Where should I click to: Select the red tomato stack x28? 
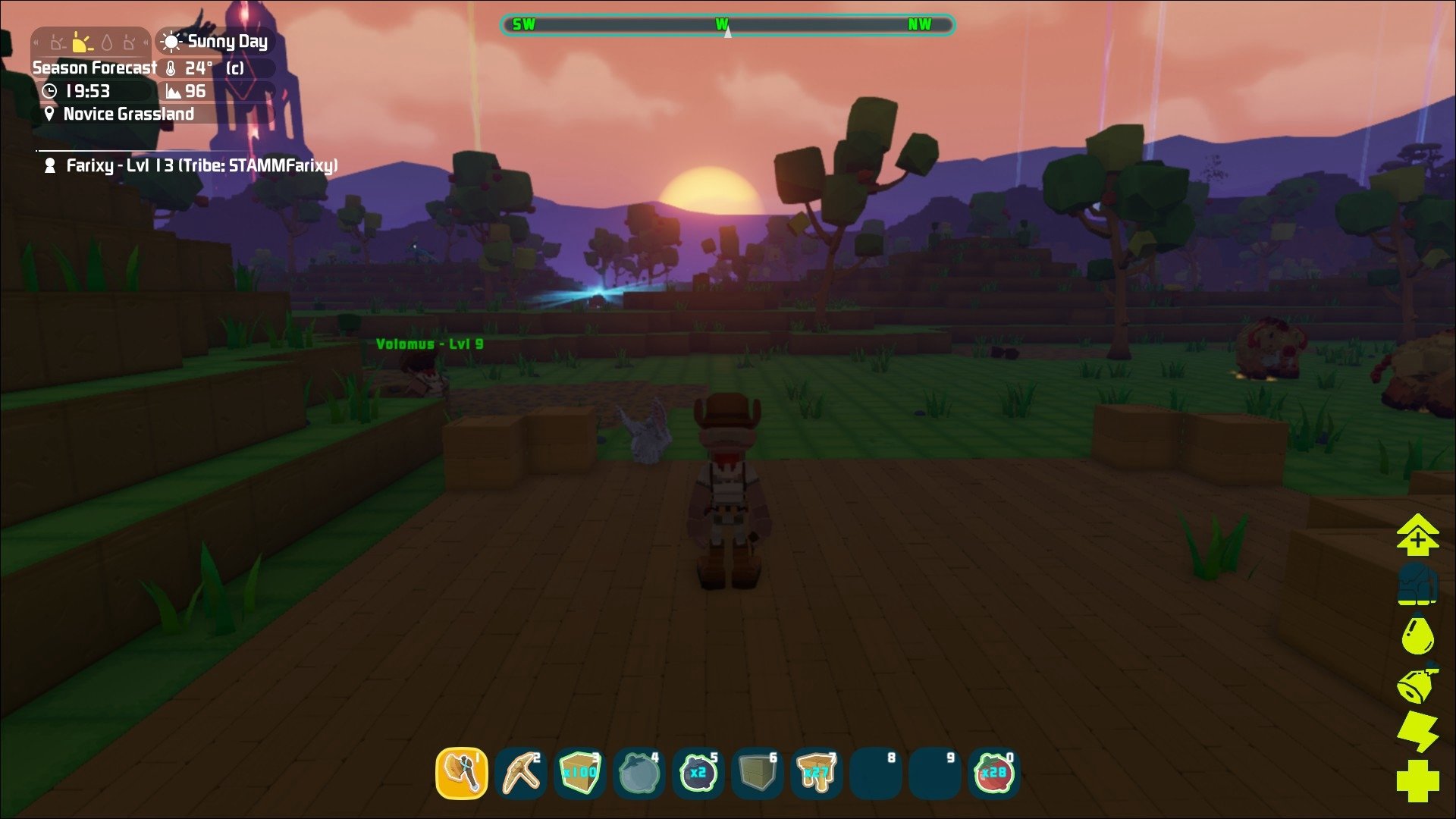993,773
